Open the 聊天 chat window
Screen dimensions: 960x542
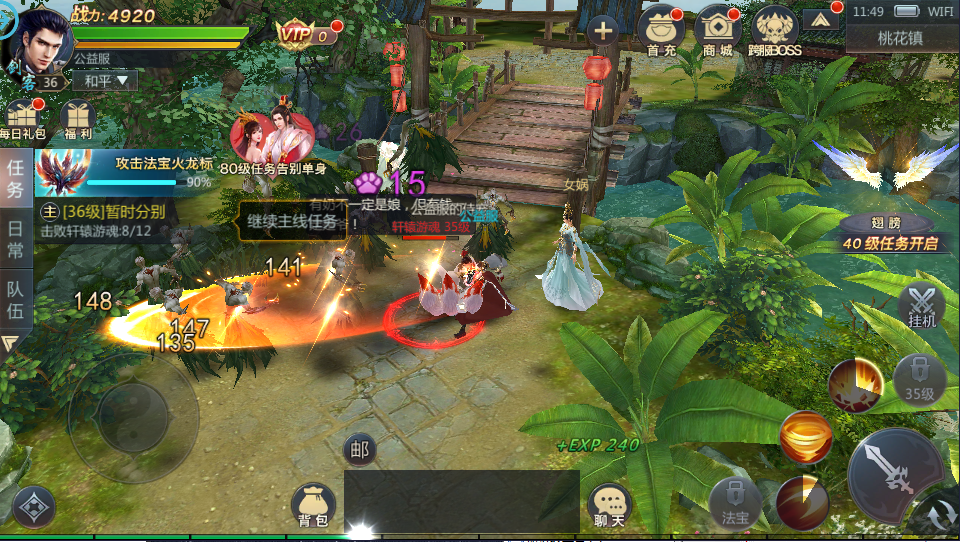(609, 506)
